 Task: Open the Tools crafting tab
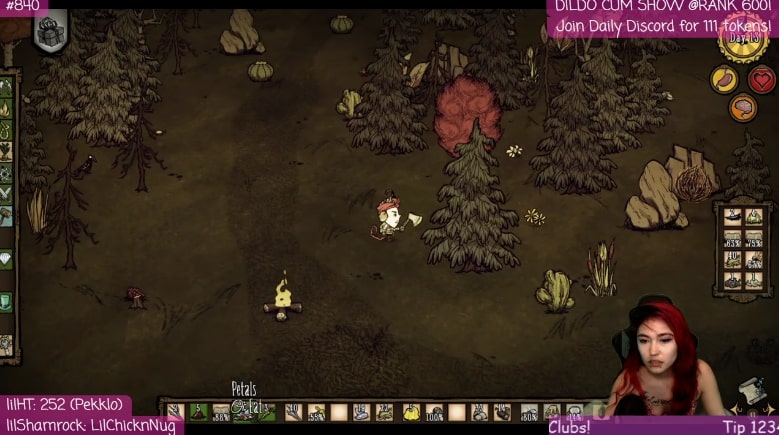[x=6, y=87]
